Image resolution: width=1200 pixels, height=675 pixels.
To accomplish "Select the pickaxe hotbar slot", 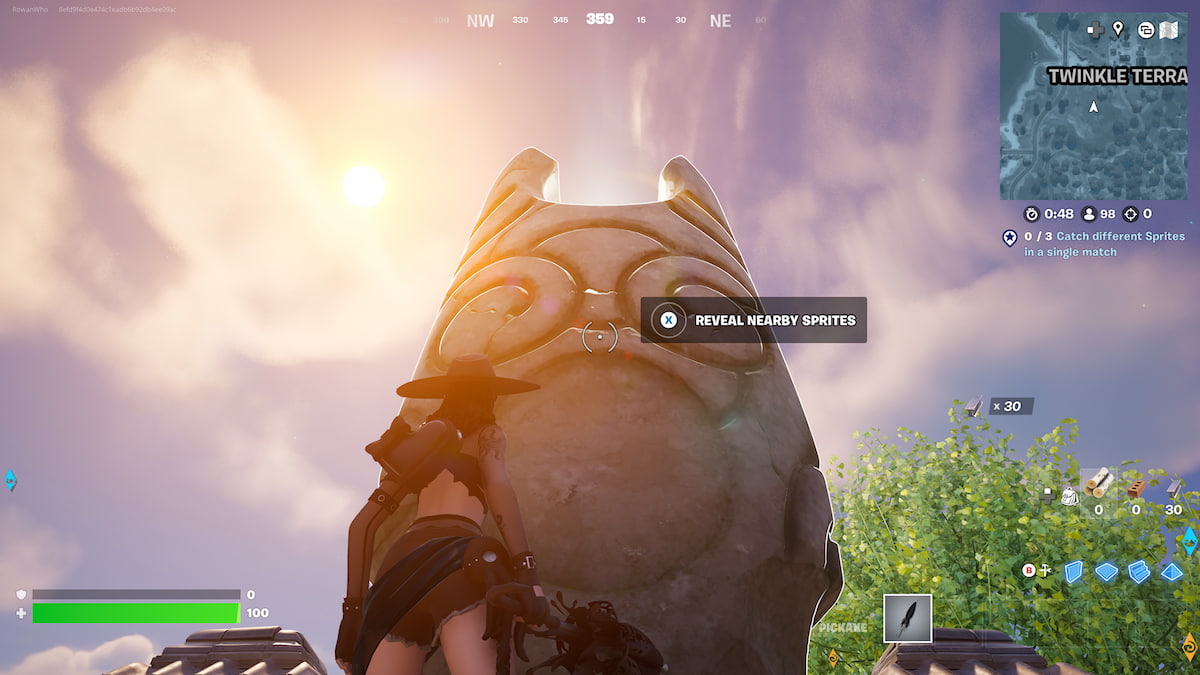I will [907, 618].
